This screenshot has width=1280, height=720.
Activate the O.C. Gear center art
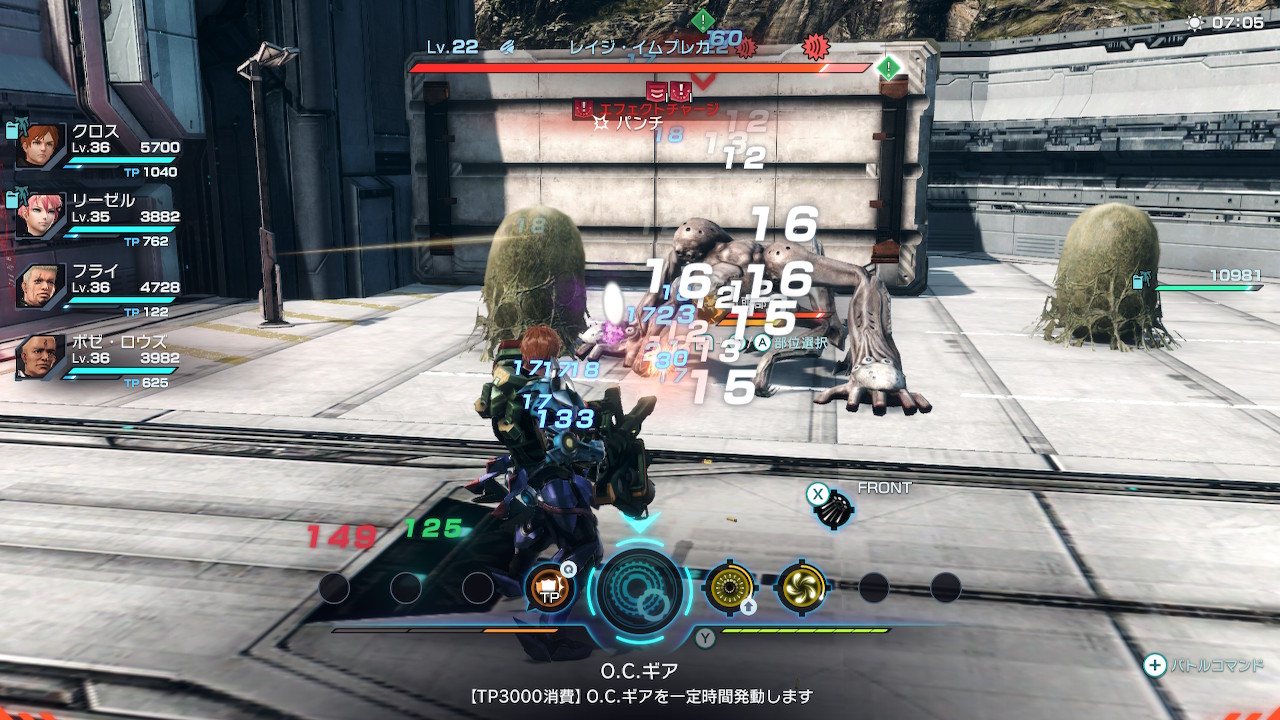(x=640, y=590)
